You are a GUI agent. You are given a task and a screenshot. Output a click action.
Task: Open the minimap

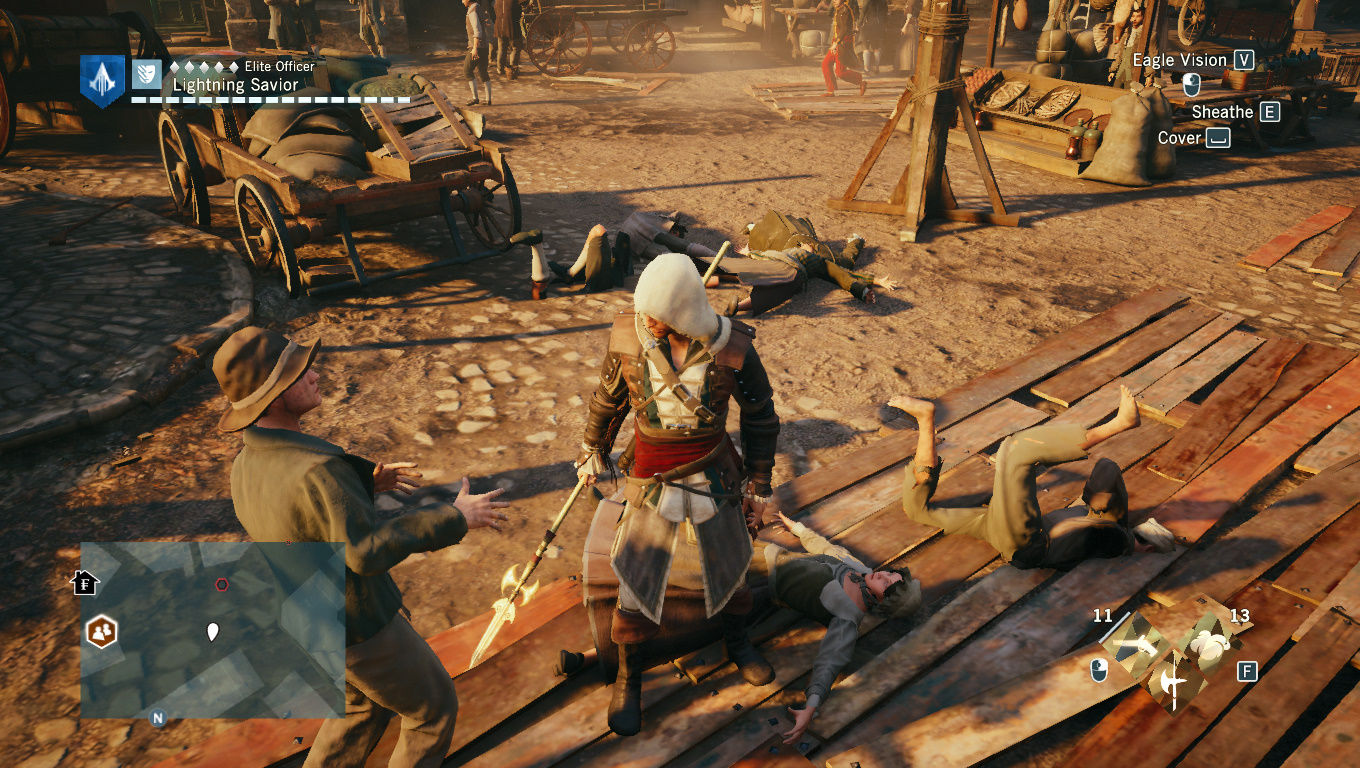(x=213, y=630)
